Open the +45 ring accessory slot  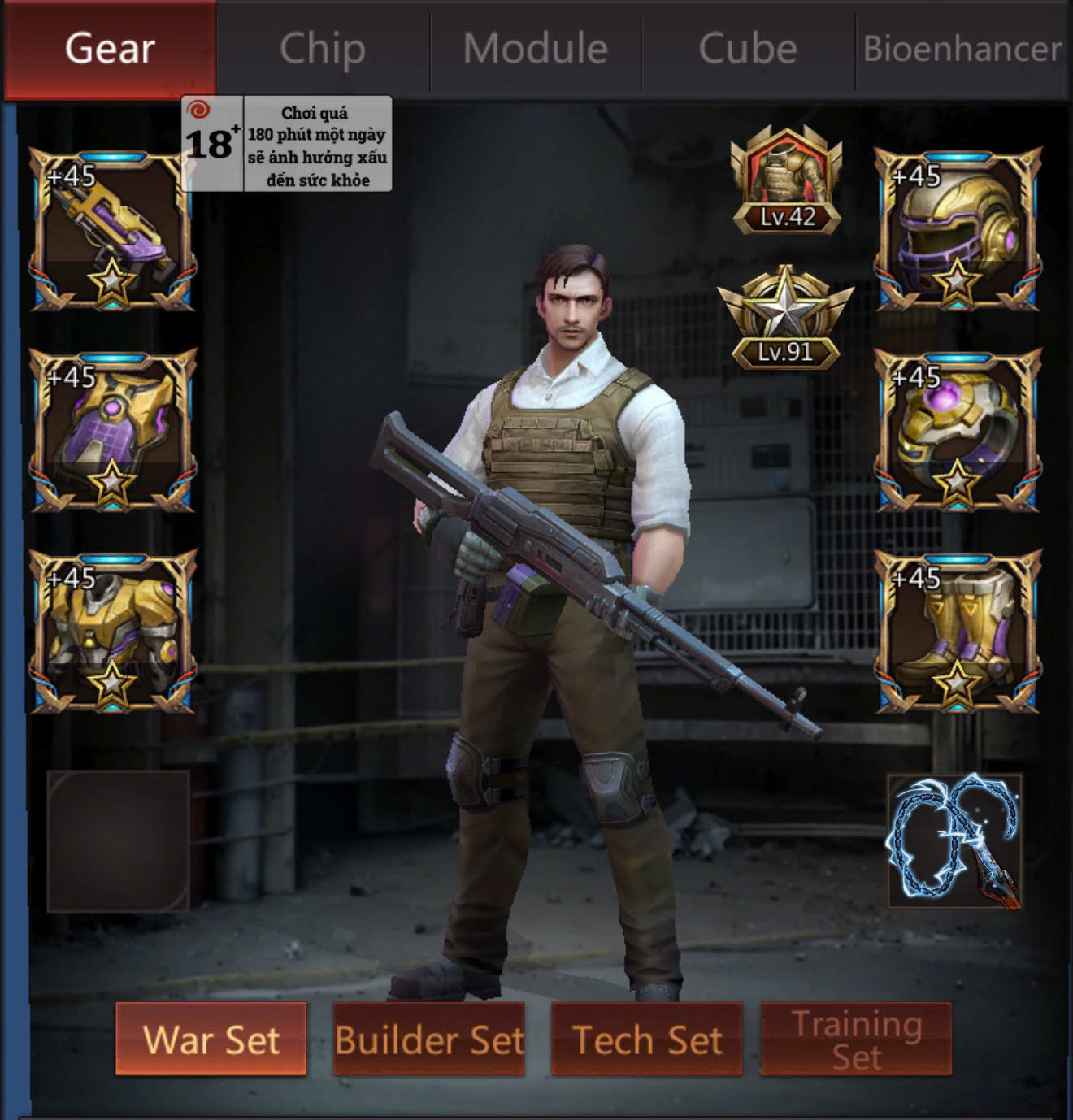[958, 431]
